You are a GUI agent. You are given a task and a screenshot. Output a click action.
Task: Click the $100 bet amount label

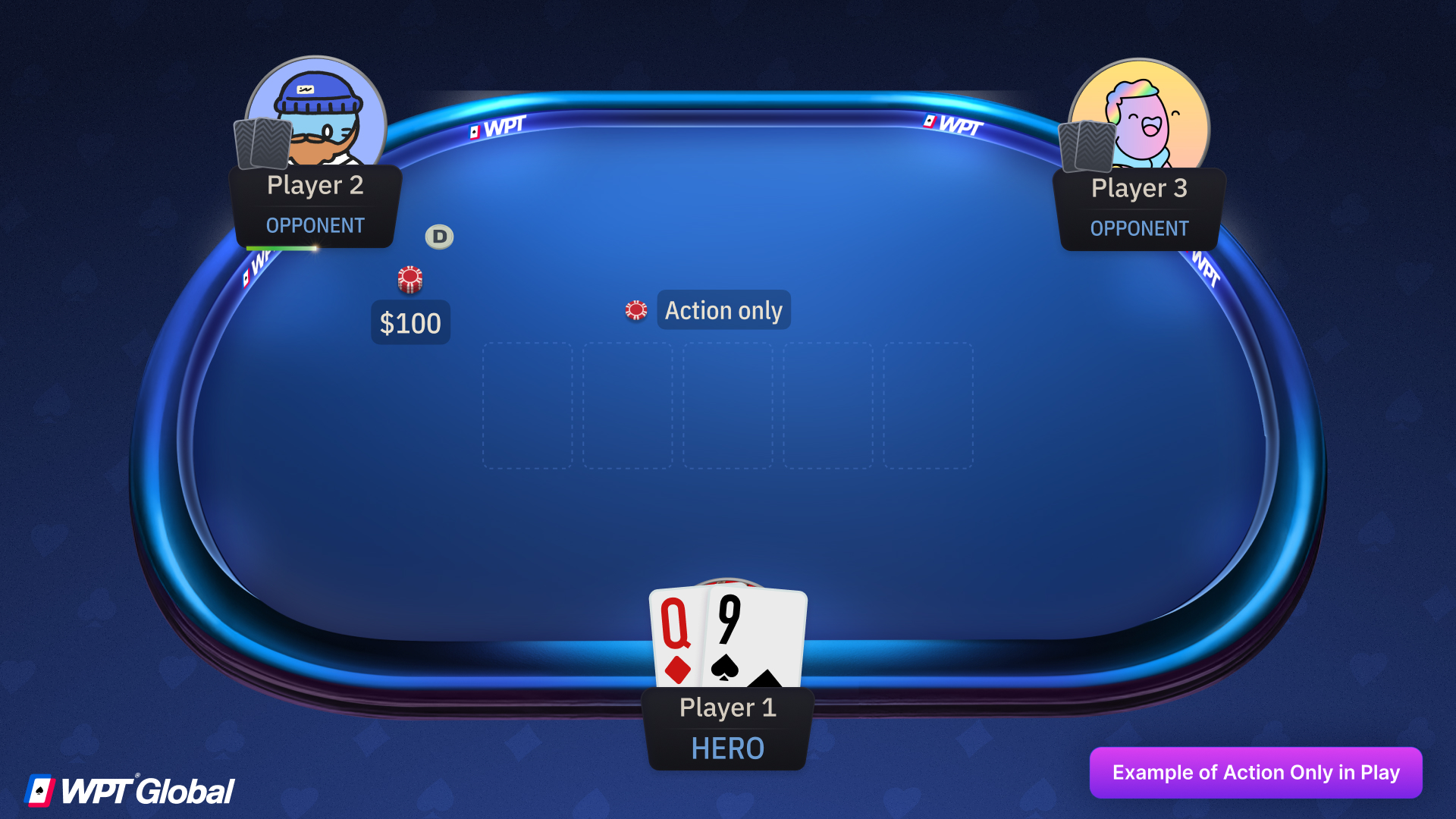[409, 322]
